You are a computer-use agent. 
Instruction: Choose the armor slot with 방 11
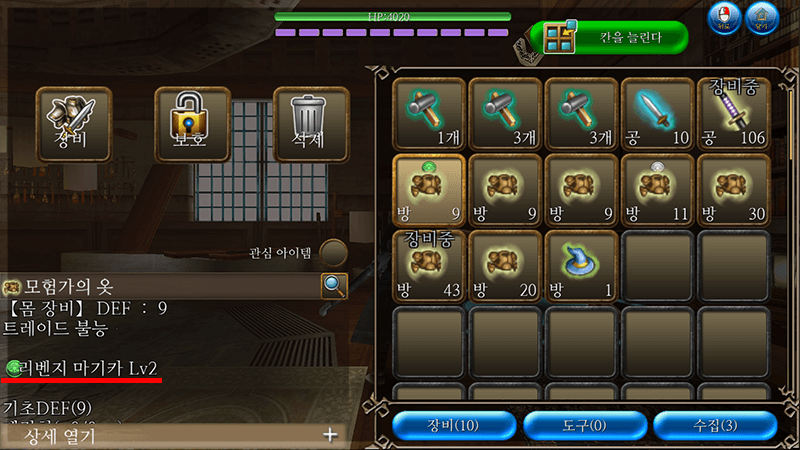click(657, 190)
